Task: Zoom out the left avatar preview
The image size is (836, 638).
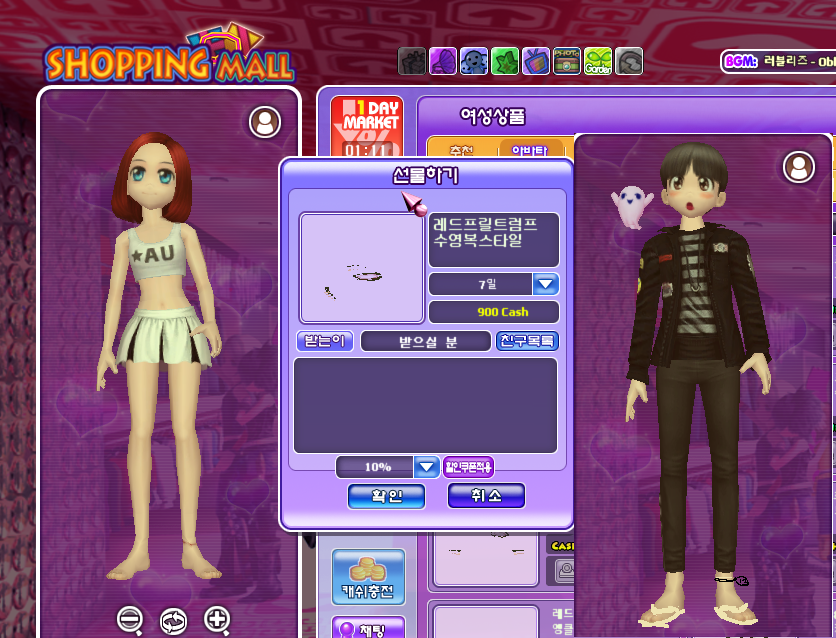Action: [130, 619]
